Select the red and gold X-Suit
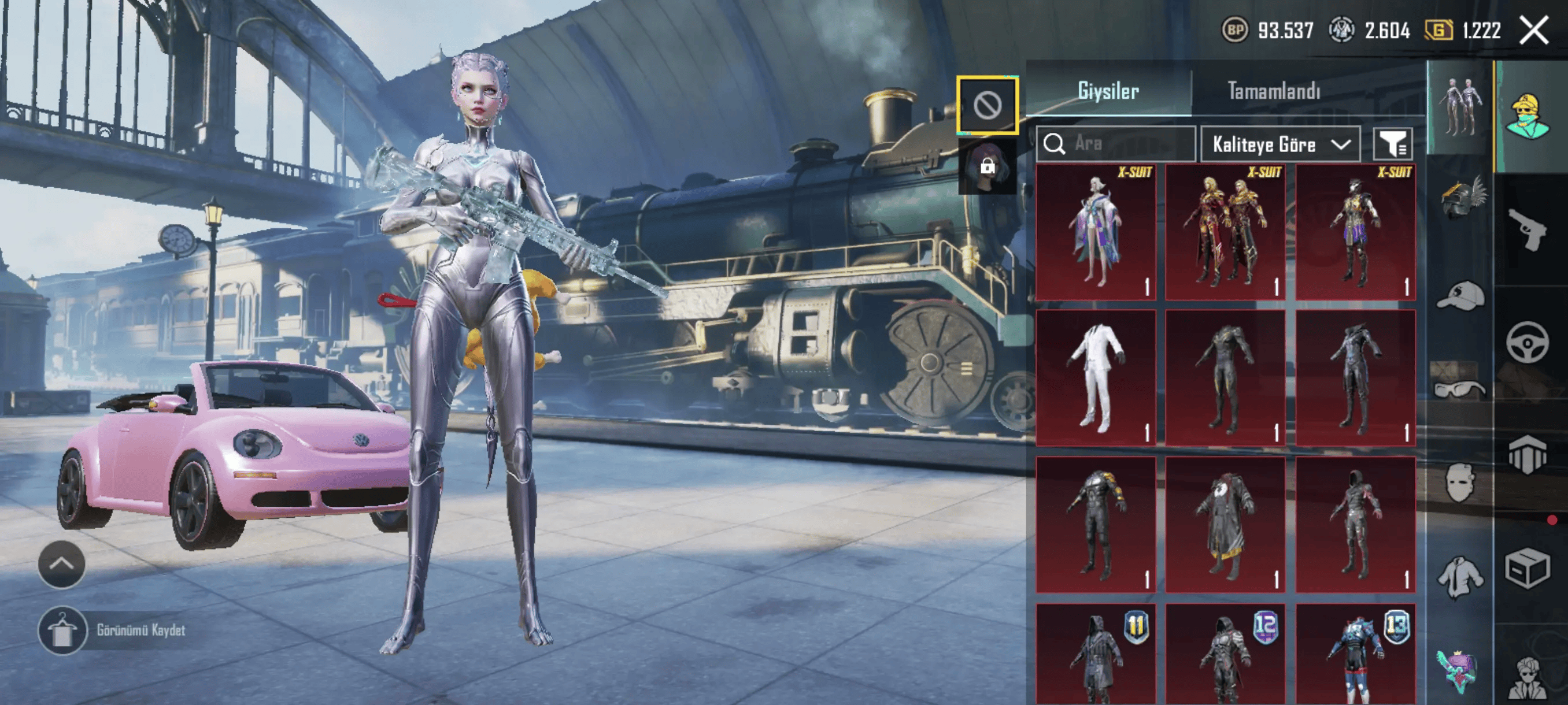 click(x=1225, y=232)
